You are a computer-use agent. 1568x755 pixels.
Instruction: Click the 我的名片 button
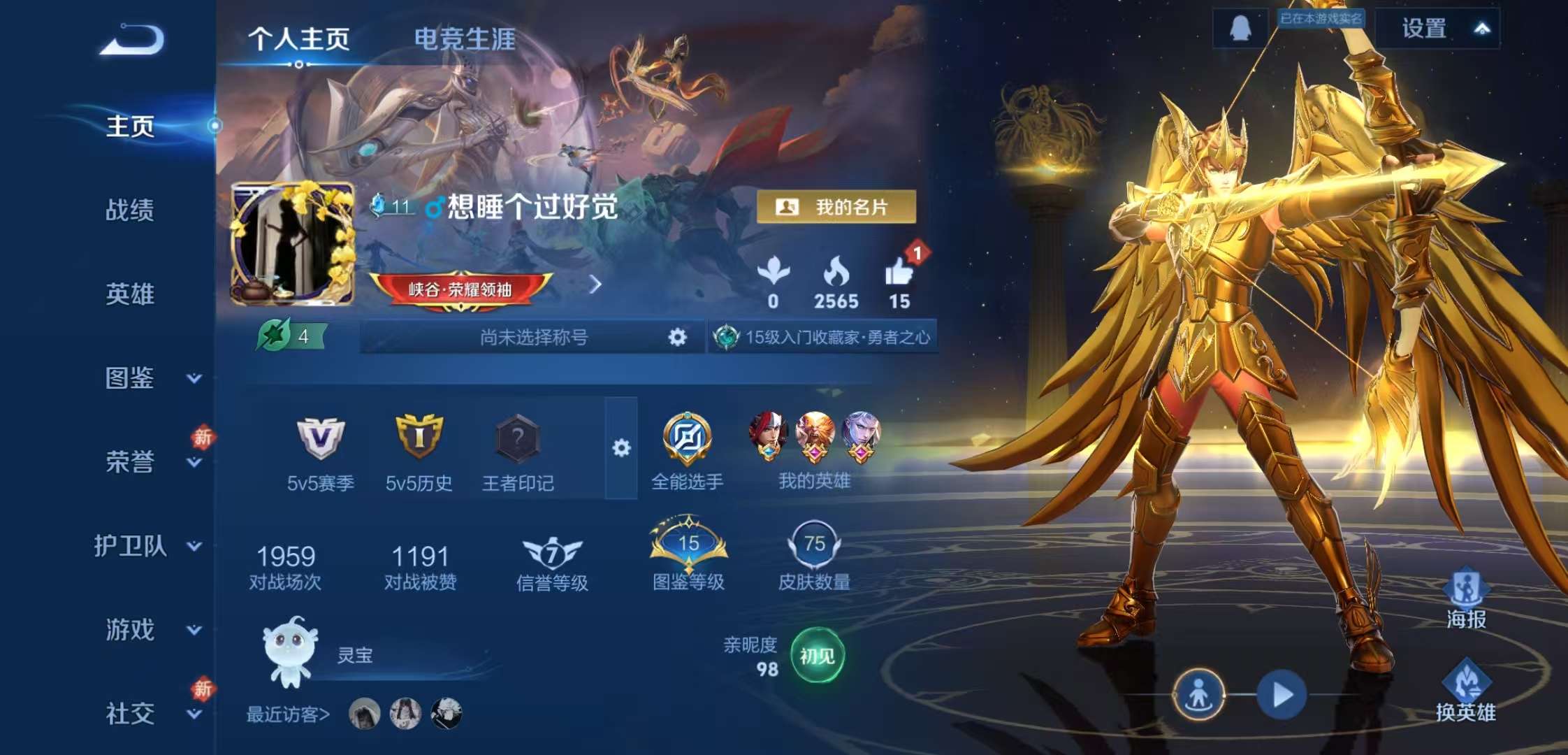click(837, 206)
